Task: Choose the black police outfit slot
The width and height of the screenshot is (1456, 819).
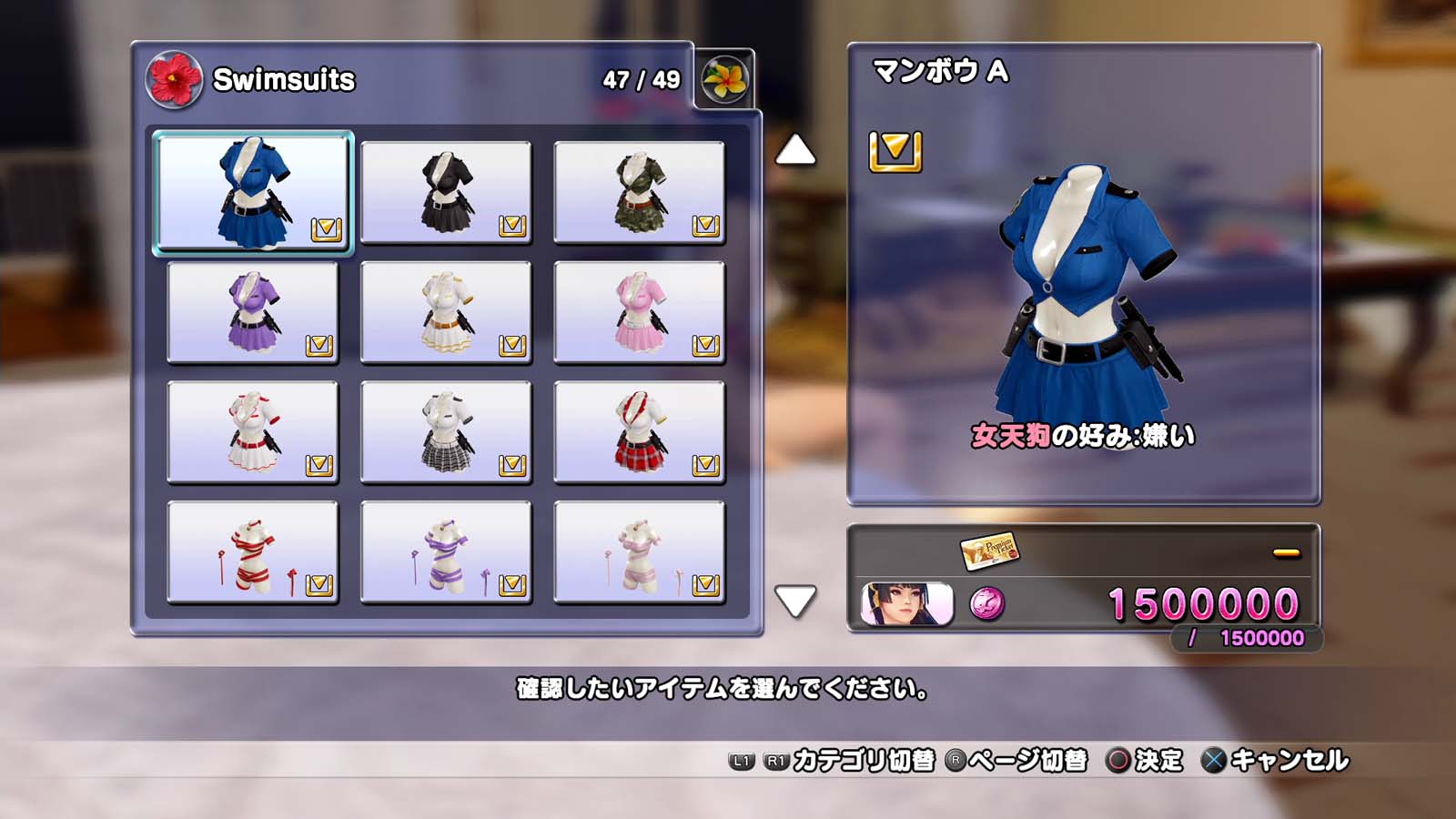Action: (446, 192)
